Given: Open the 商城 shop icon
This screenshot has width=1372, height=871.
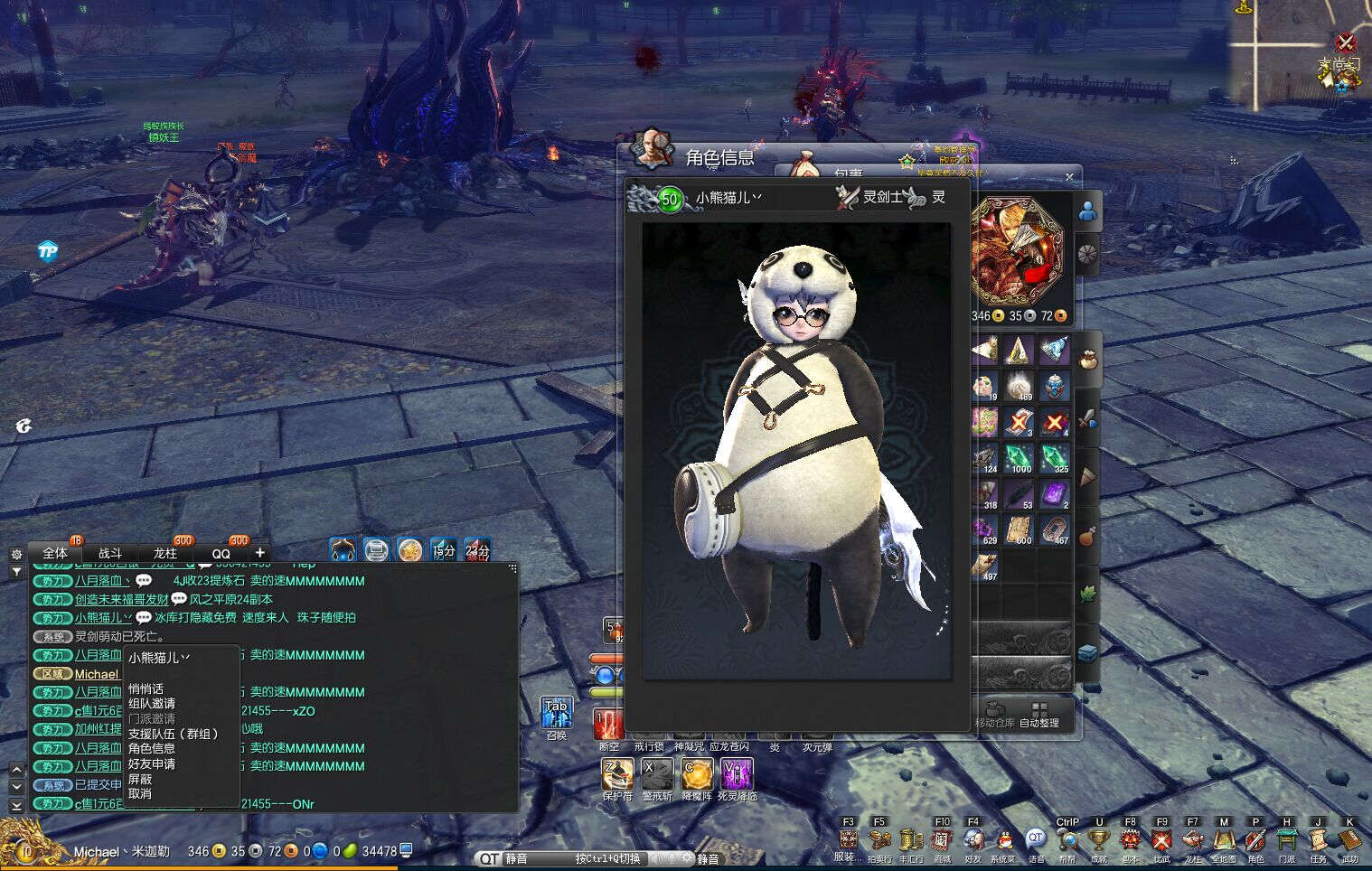Looking at the screenshot, I should [942, 842].
